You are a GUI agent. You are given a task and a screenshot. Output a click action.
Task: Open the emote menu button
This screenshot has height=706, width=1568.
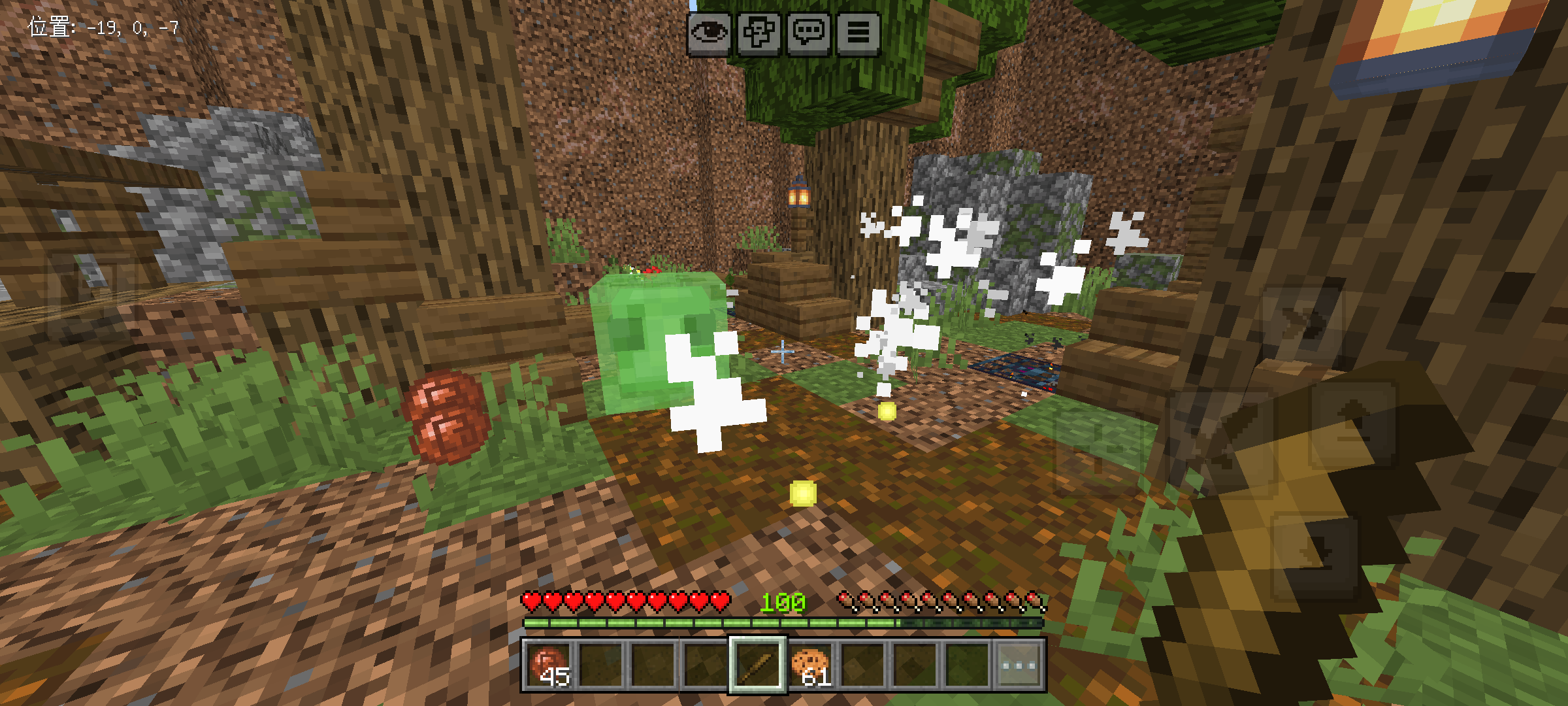759,33
